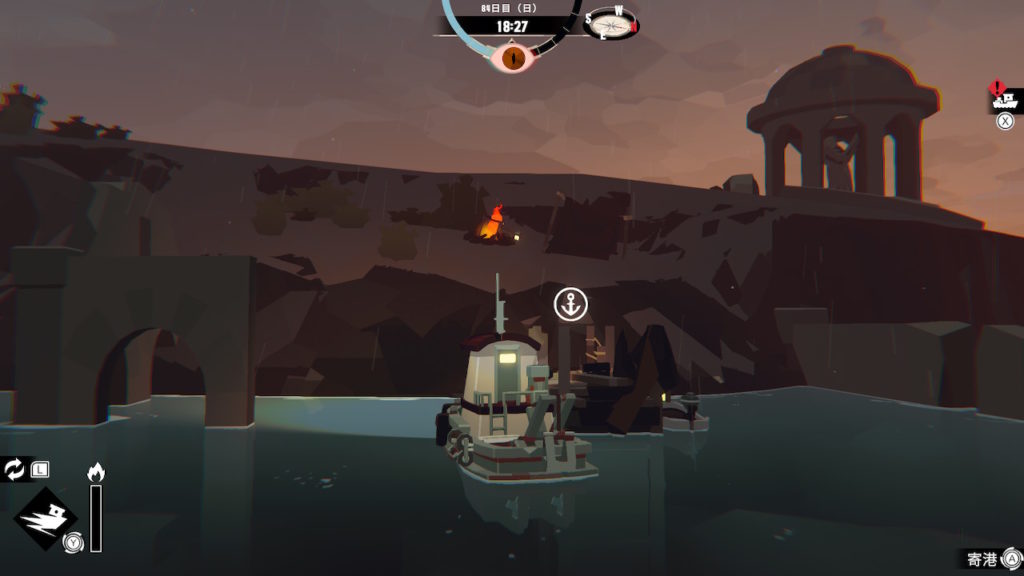Select the red eye panic indicator
The height and width of the screenshot is (576, 1024).
click(514, 57)
